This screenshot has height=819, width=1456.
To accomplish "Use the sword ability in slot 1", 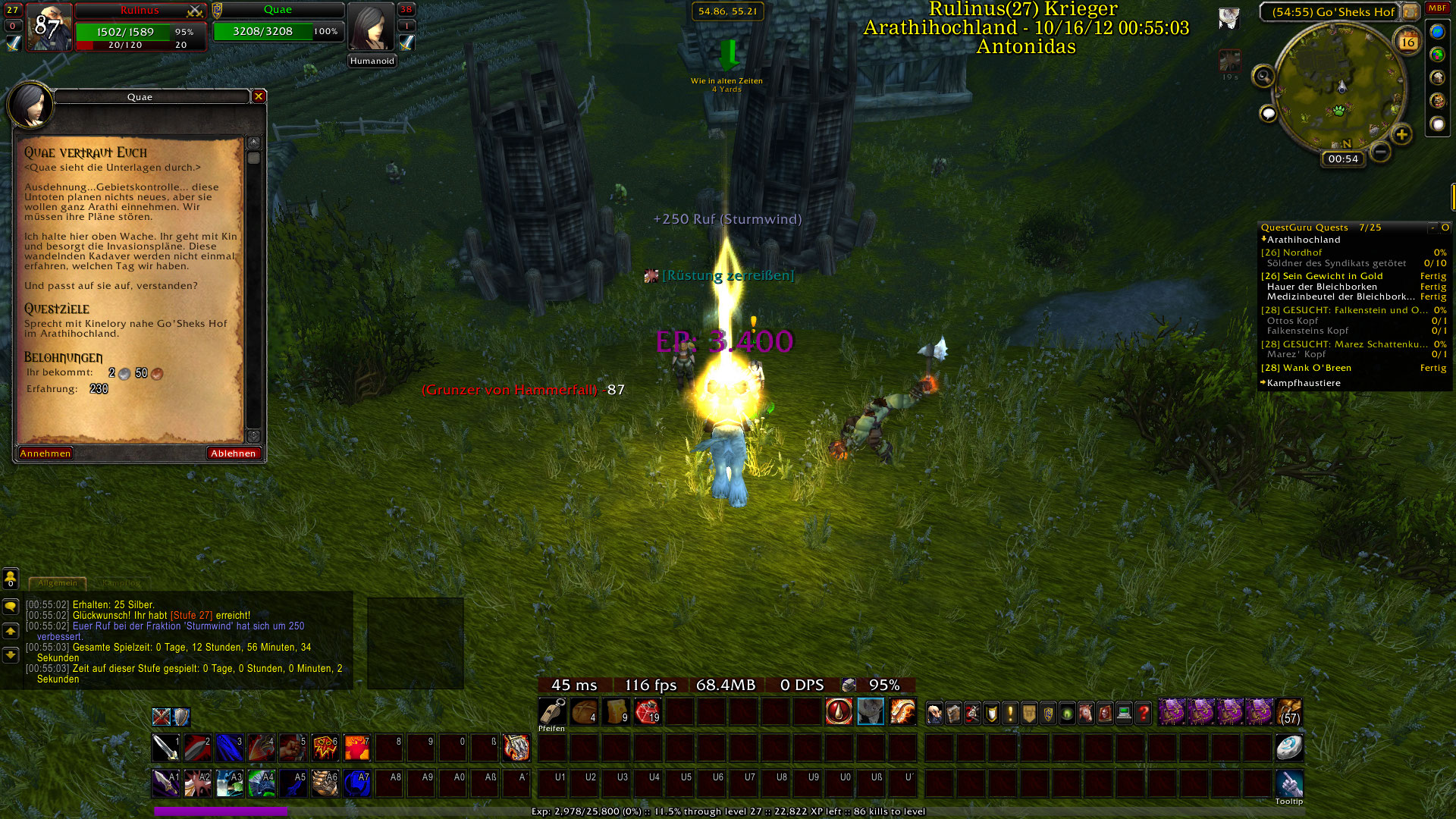I will [x=165, y=748].
